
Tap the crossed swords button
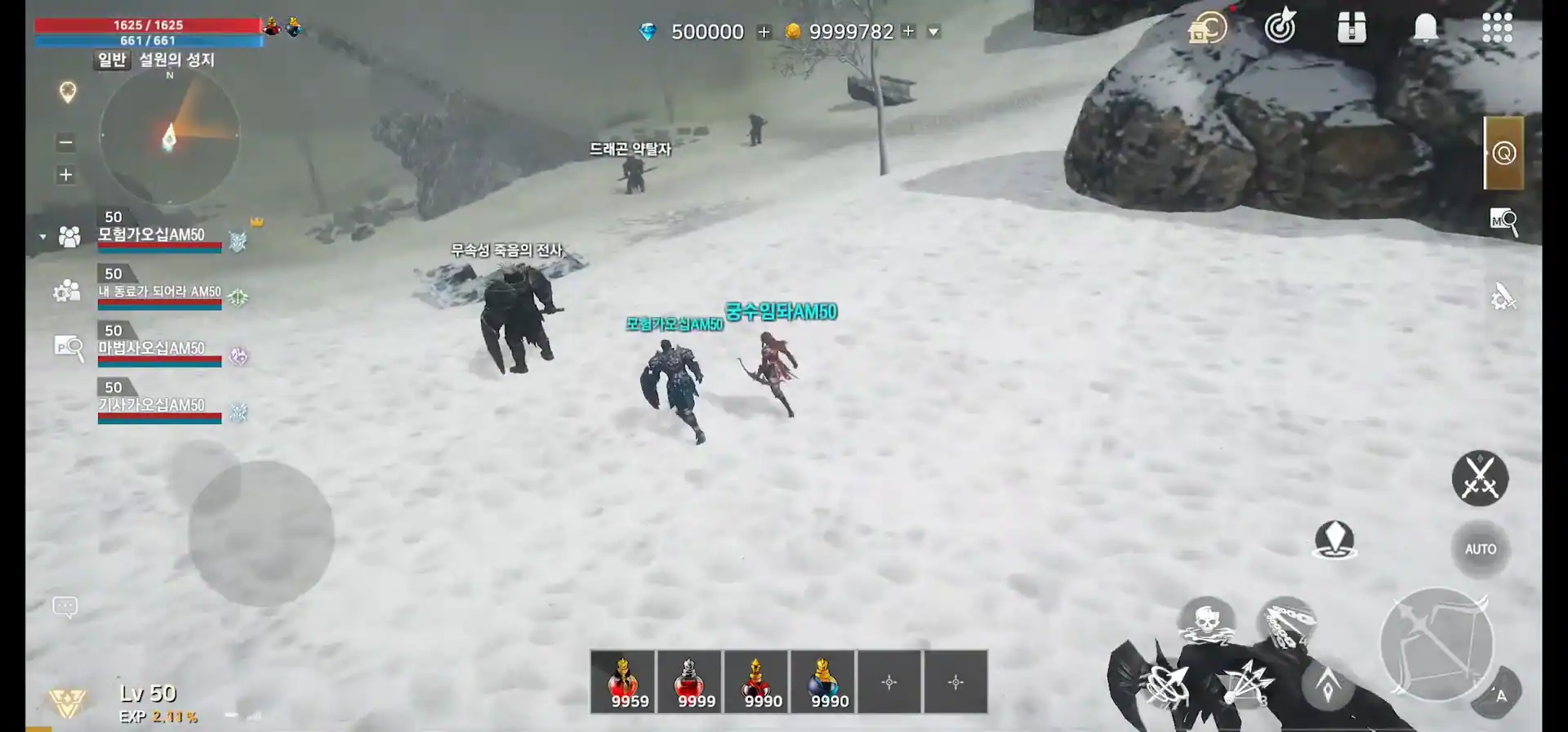click(x=1480, y=478)
